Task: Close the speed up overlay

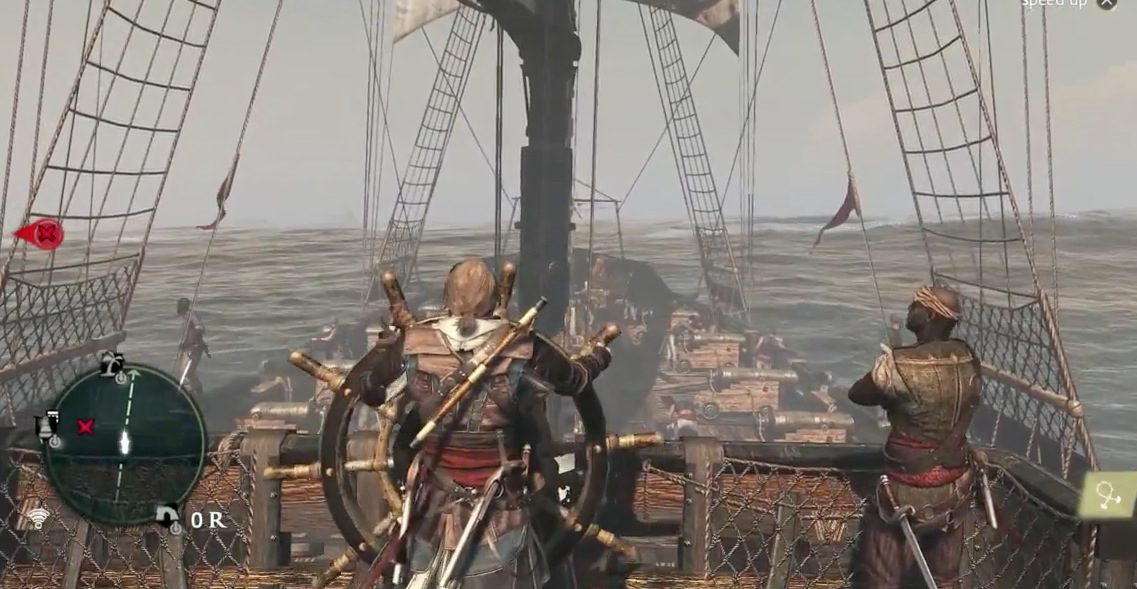Action: pos(1106,3)
